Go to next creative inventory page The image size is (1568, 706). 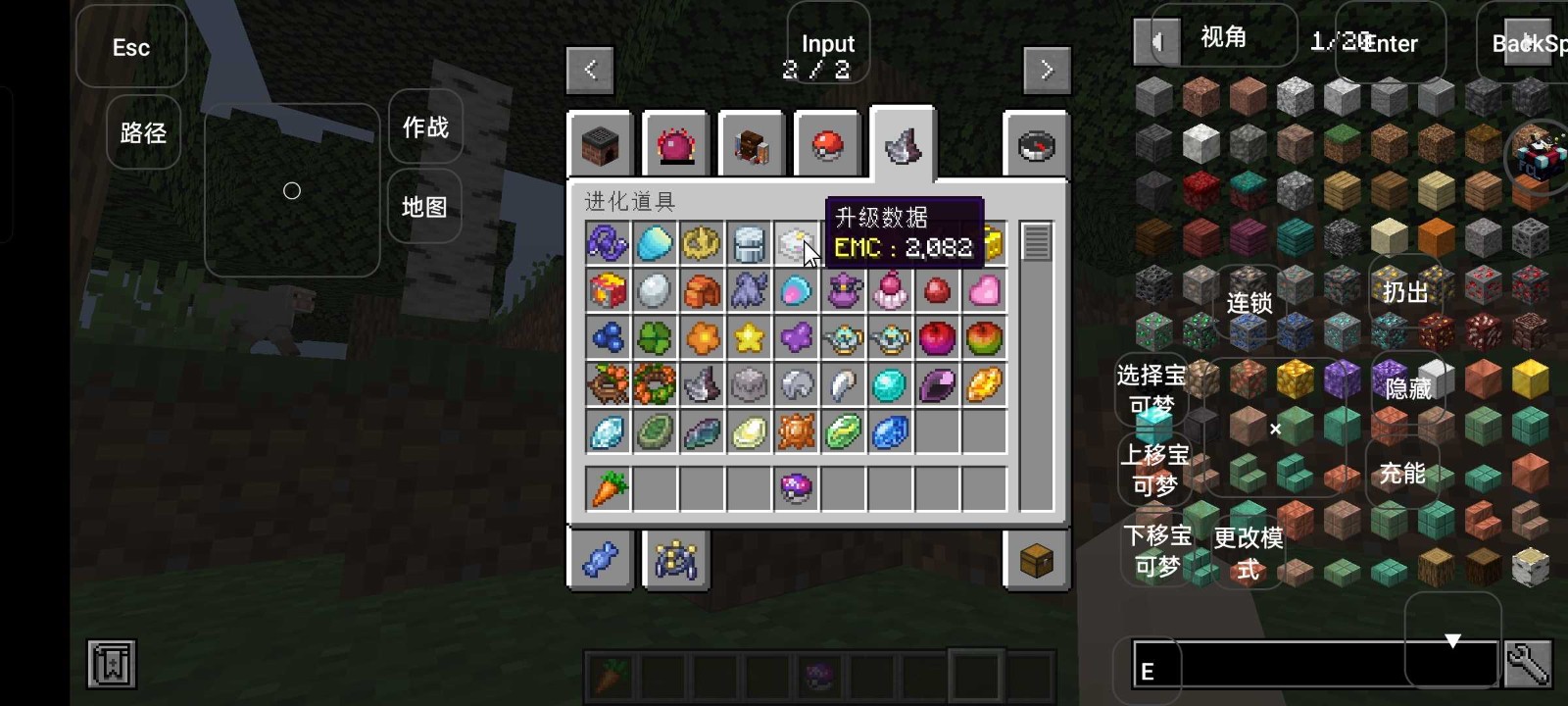[1047, 70]
